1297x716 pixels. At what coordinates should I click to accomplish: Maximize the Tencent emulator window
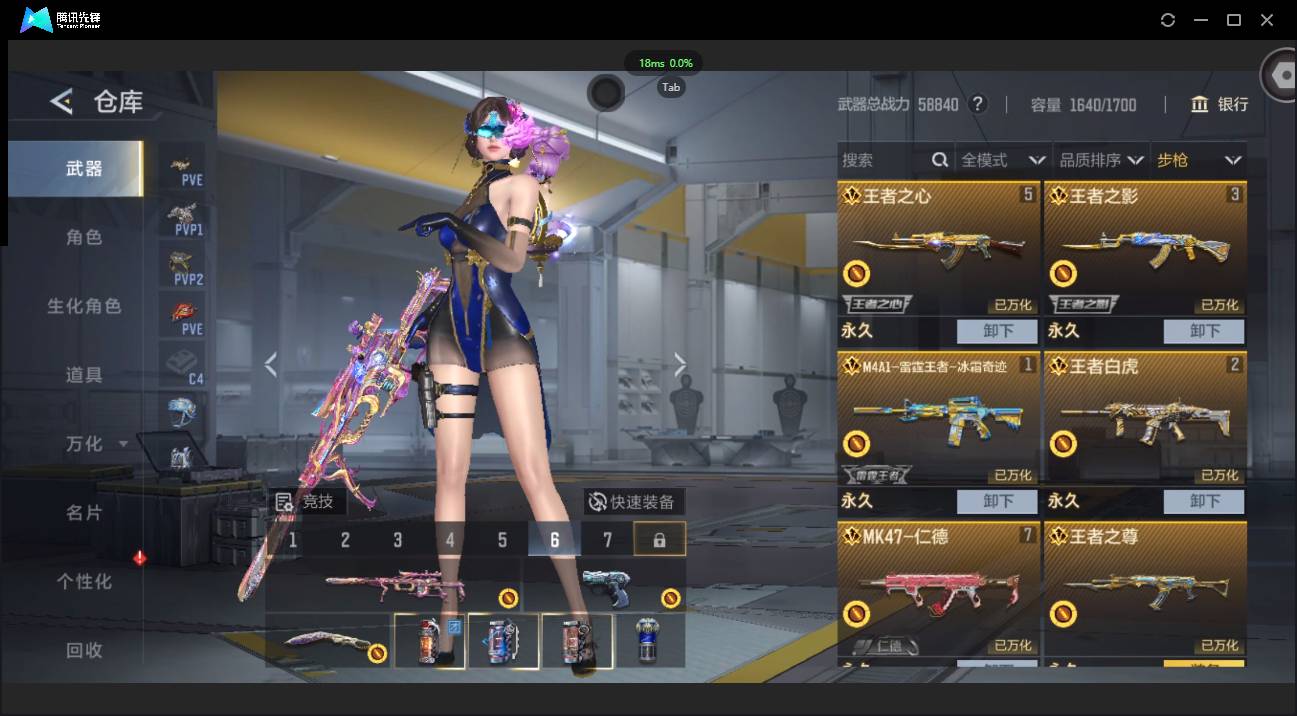(1234, 20)
